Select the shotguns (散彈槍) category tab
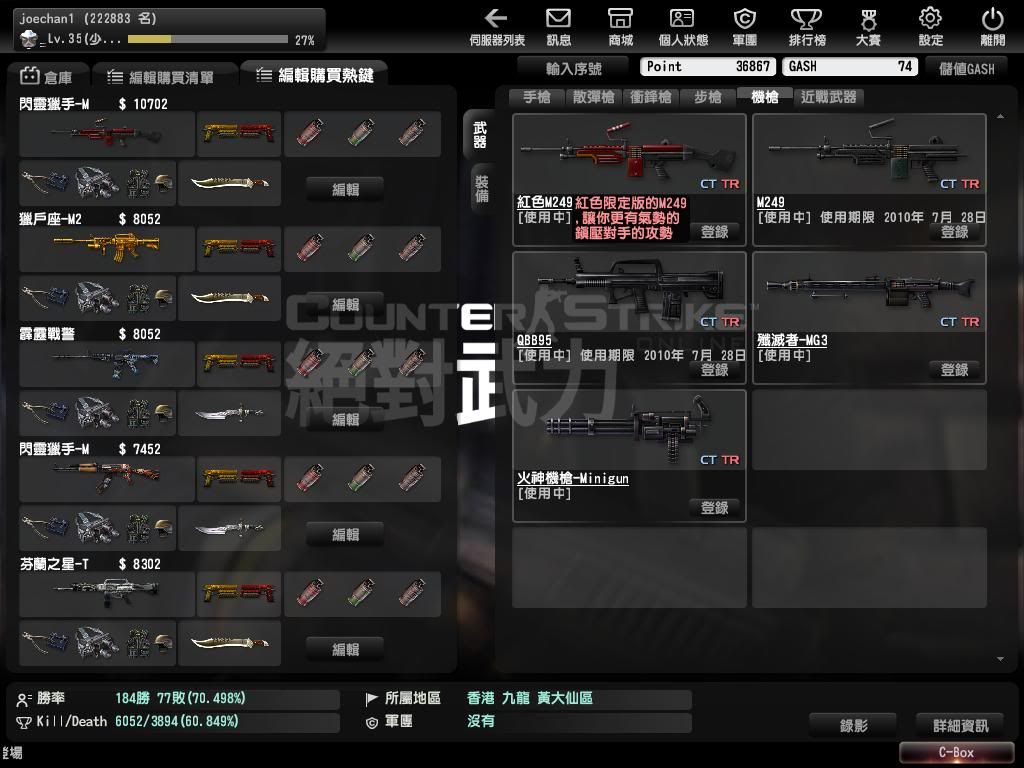This screenshot has height=768, width=1024. click(x=594, y=97)
